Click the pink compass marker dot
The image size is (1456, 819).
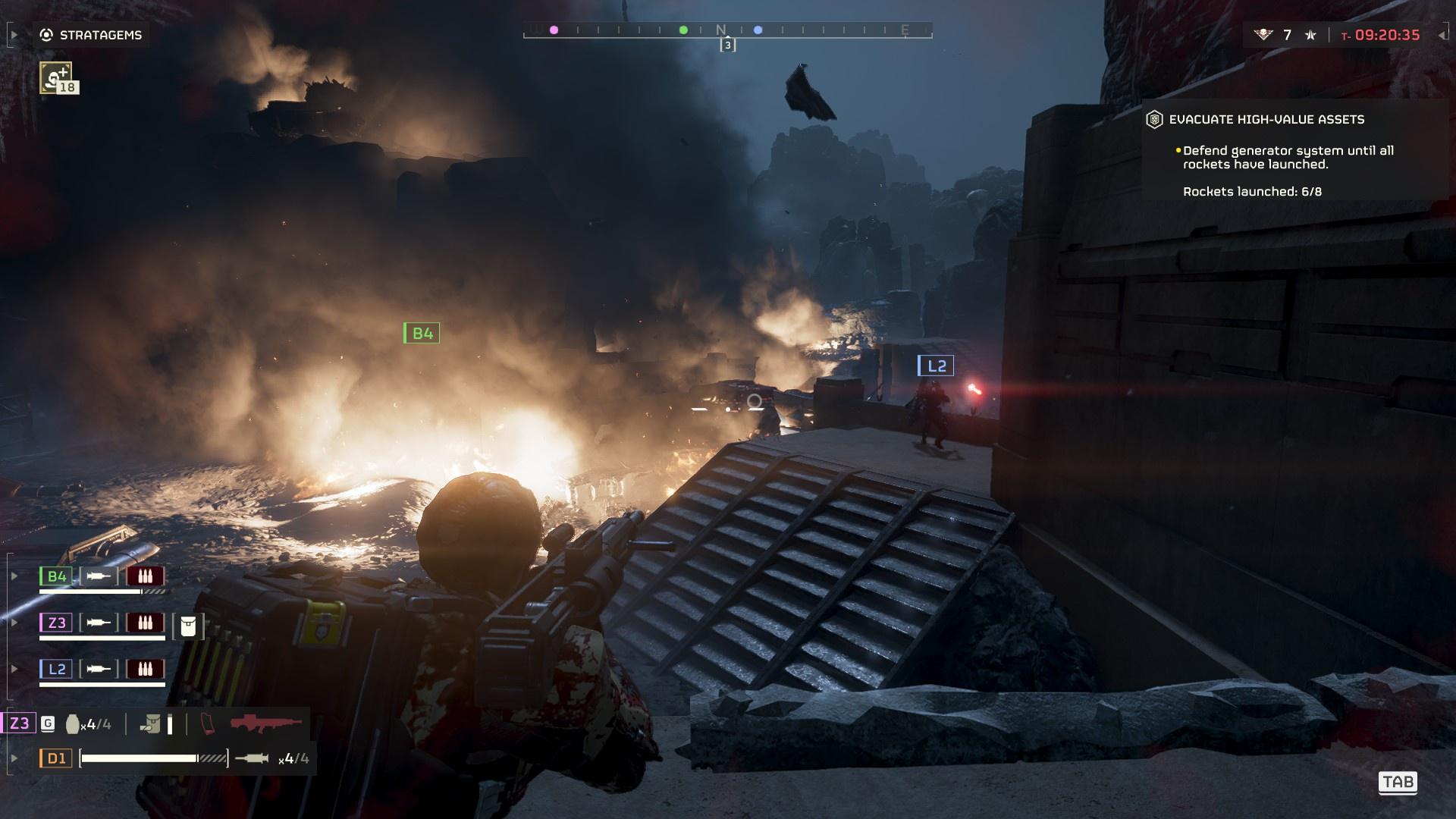[x=554, y=30]
